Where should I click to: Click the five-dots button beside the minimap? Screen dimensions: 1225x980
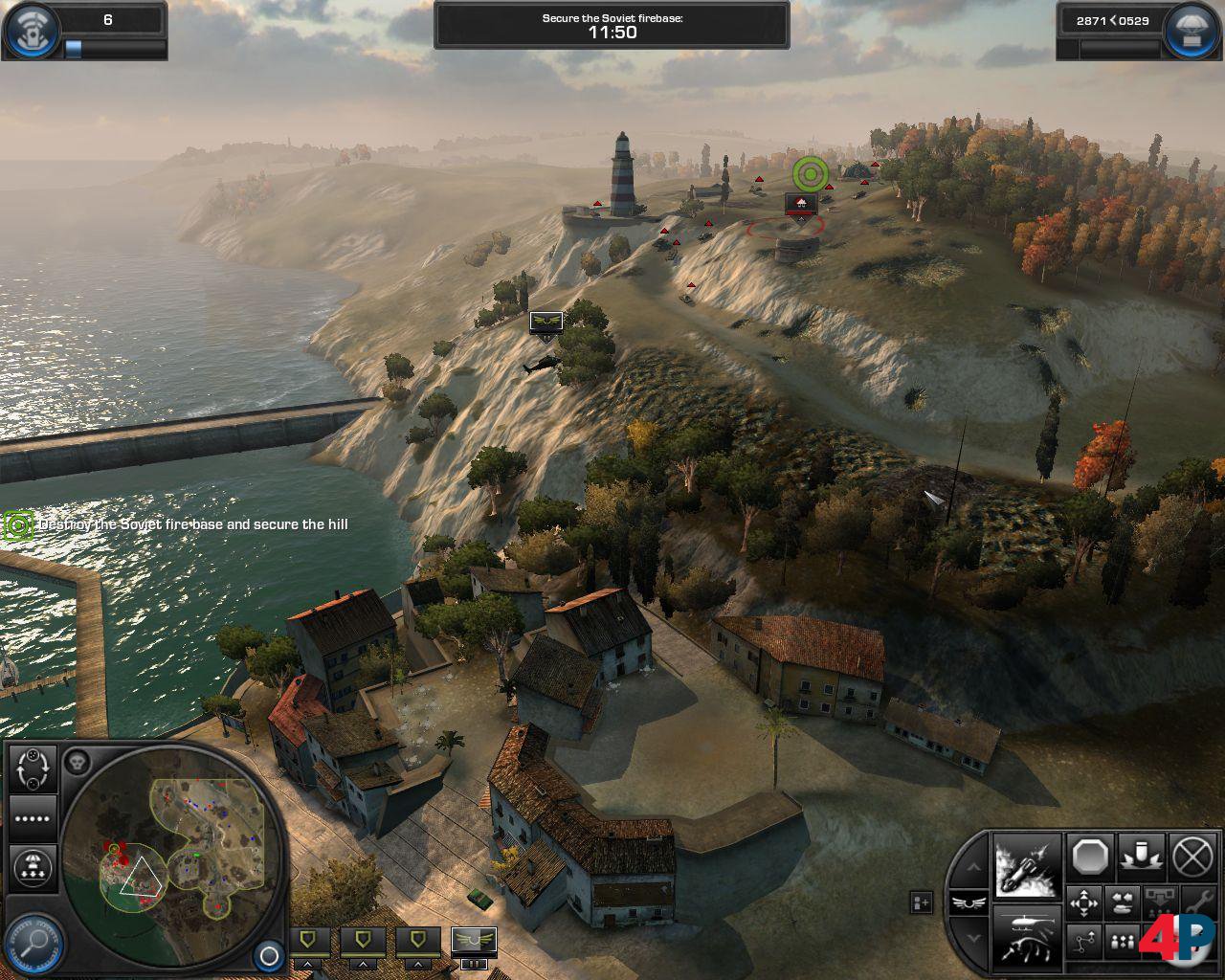coord(33,818)
